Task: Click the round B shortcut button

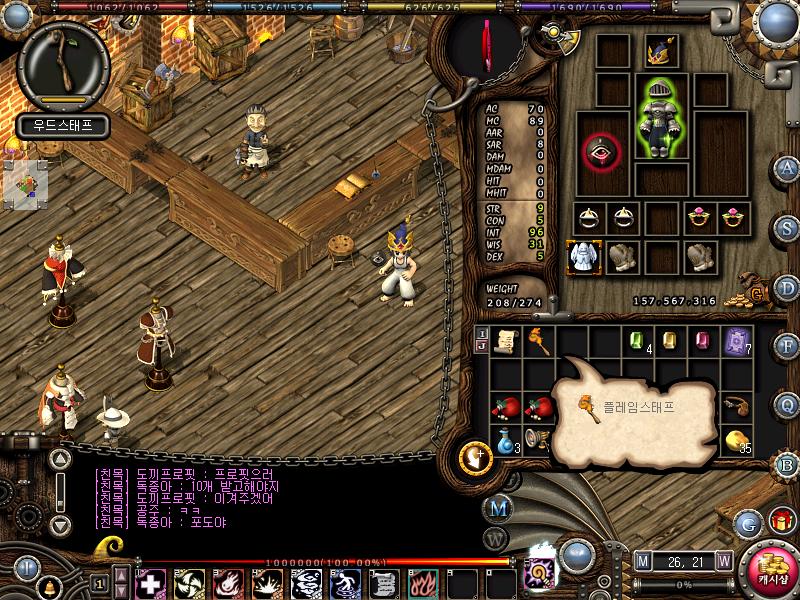Action: (787, 462)
